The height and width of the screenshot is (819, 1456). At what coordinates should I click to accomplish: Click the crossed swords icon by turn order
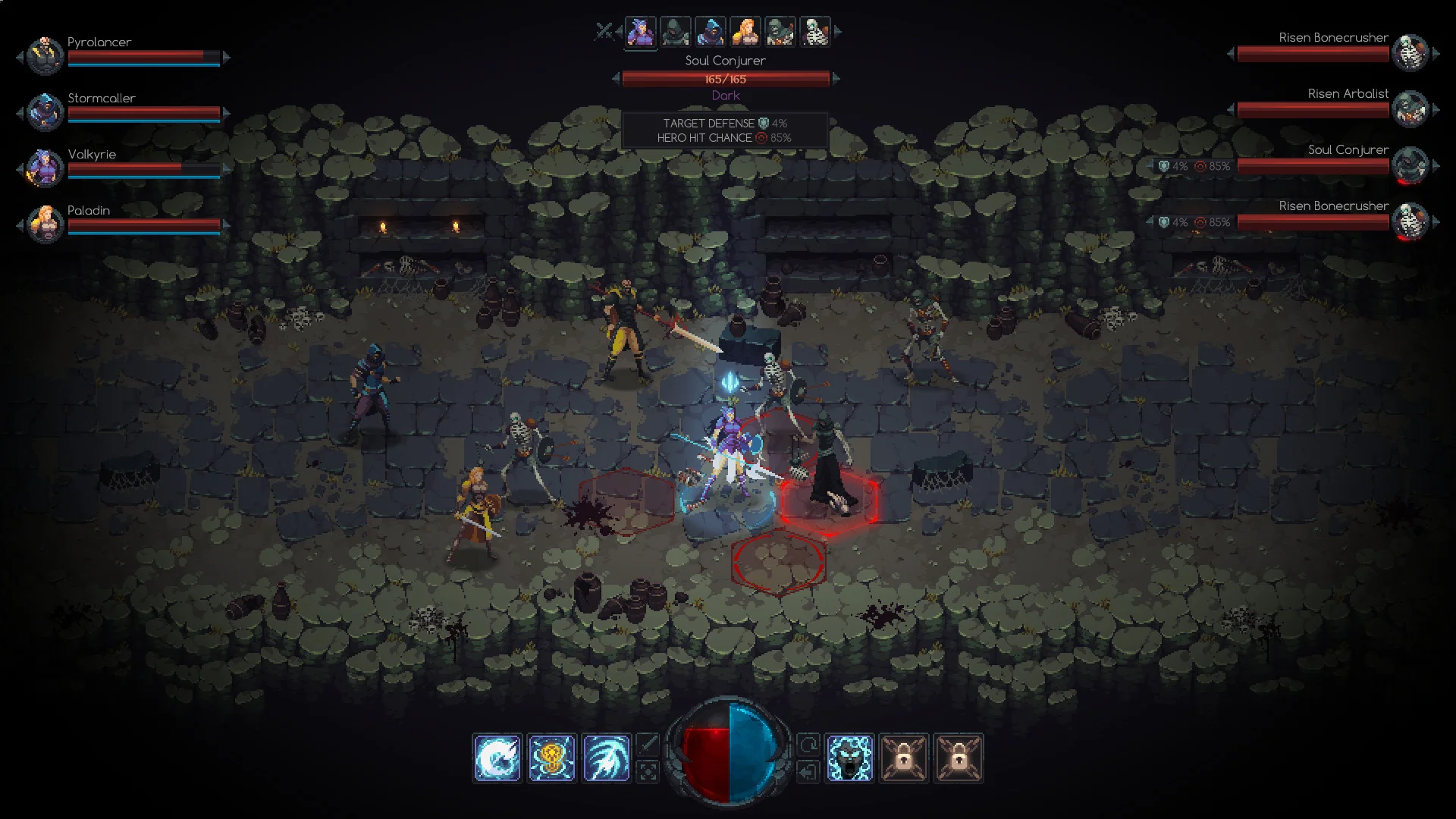click(604, 31)
